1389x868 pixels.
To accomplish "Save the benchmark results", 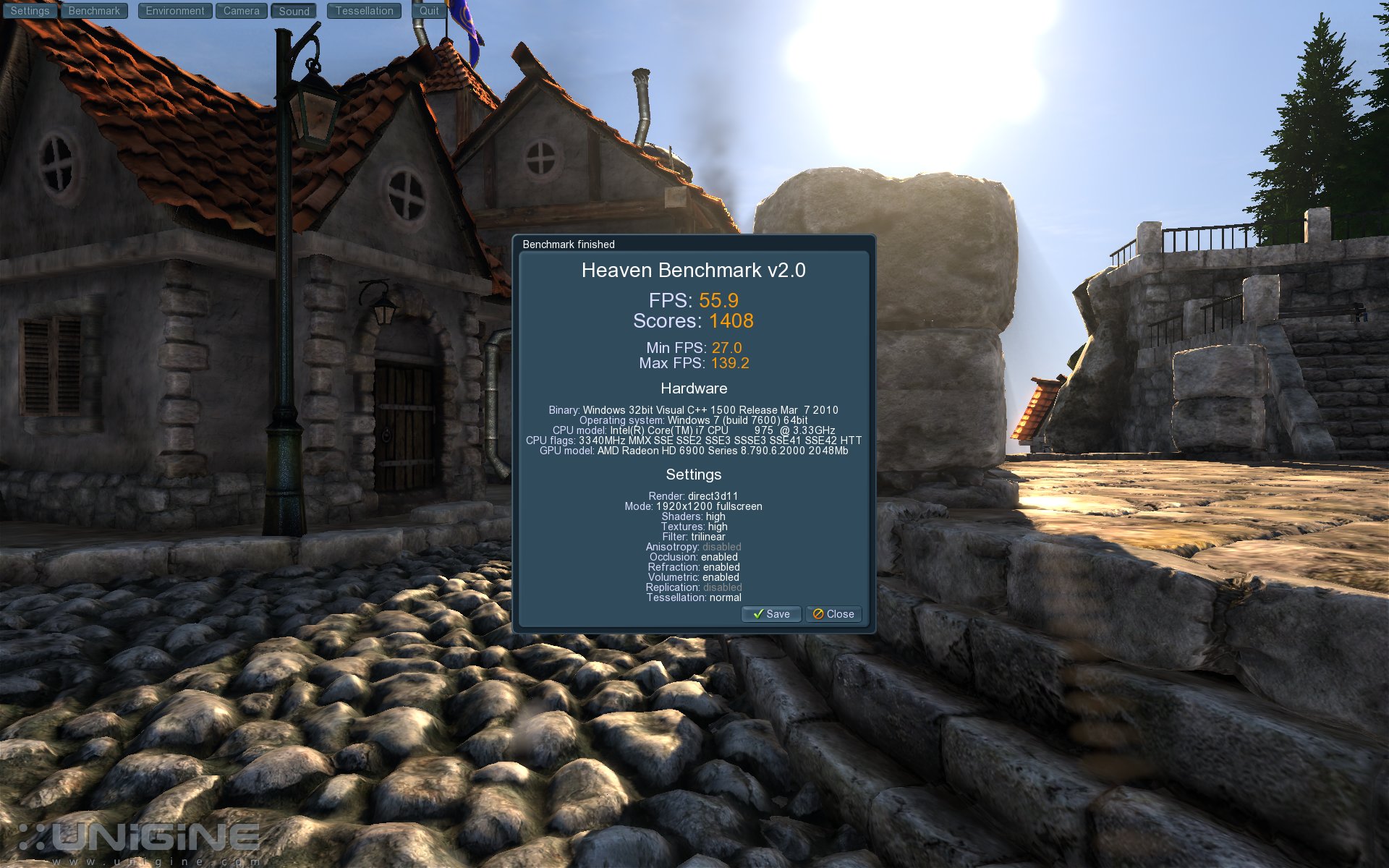I will pos(771,614).
